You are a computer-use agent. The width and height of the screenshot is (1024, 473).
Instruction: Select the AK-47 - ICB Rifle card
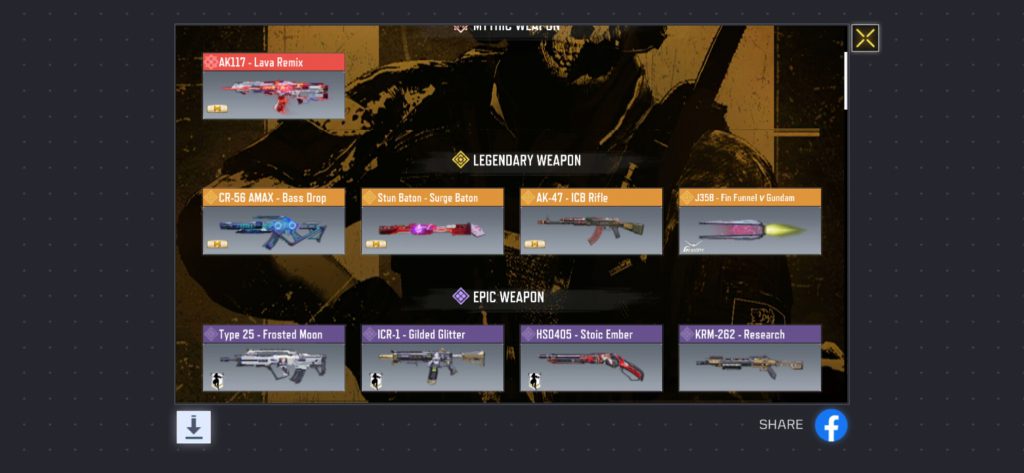point(591,222)
